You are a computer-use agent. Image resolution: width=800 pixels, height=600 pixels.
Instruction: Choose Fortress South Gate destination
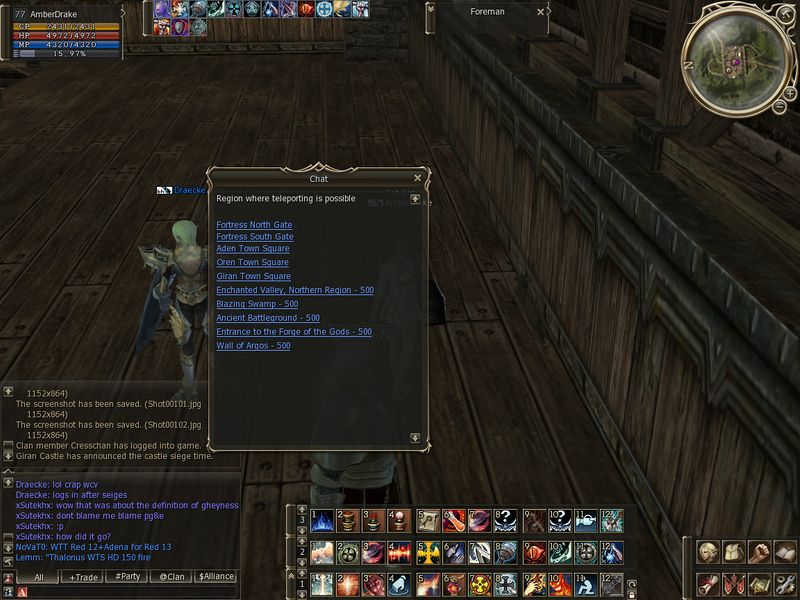254,237
